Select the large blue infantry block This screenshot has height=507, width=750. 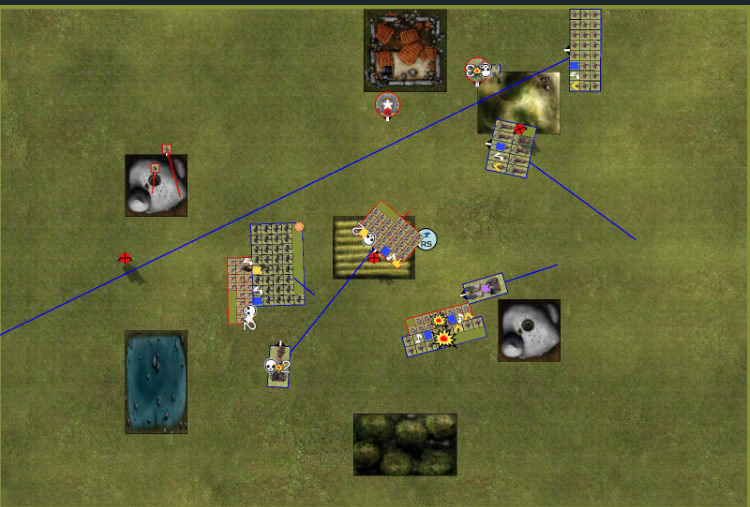pos(278,263)
